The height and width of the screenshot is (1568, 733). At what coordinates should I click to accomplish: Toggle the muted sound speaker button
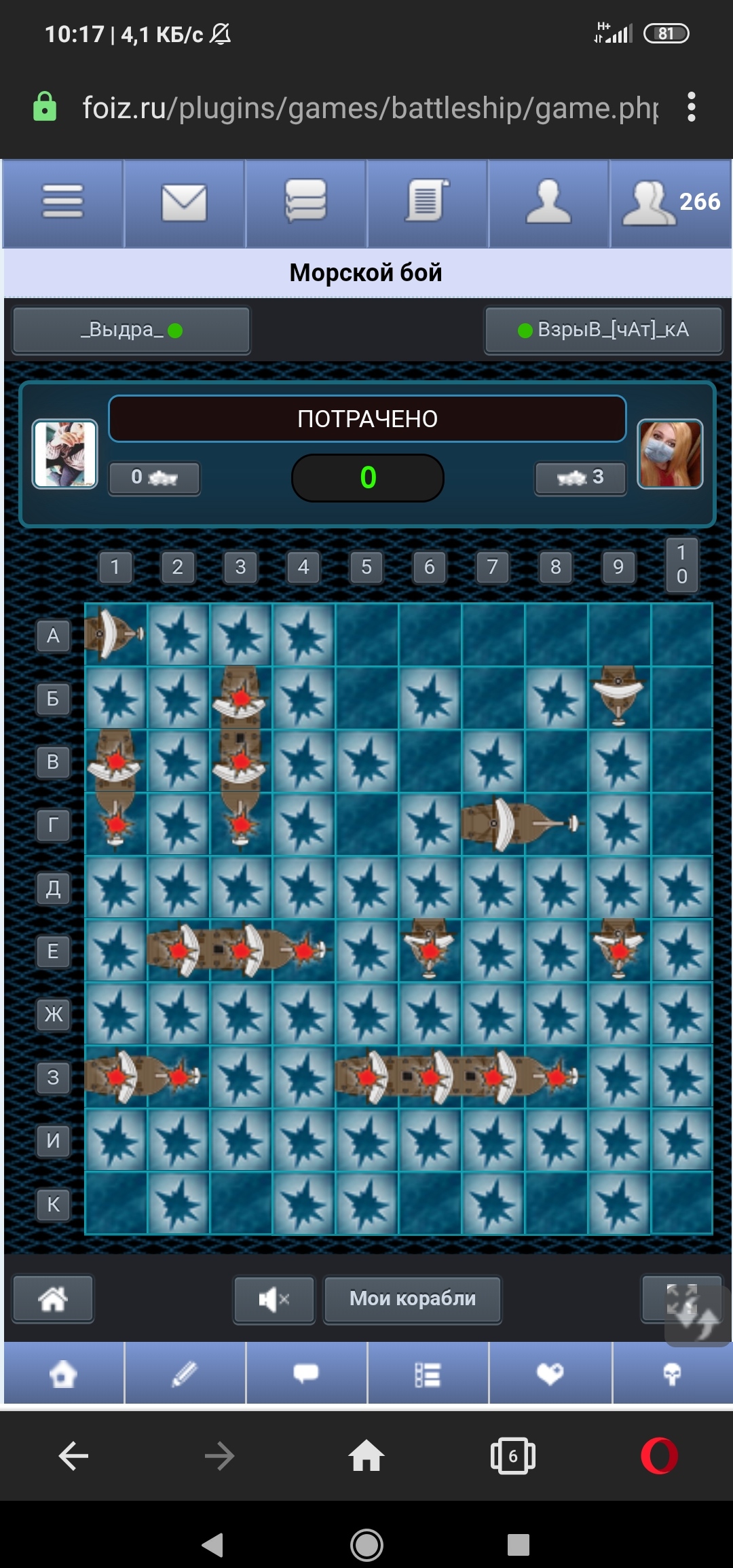coord(274,1300)
